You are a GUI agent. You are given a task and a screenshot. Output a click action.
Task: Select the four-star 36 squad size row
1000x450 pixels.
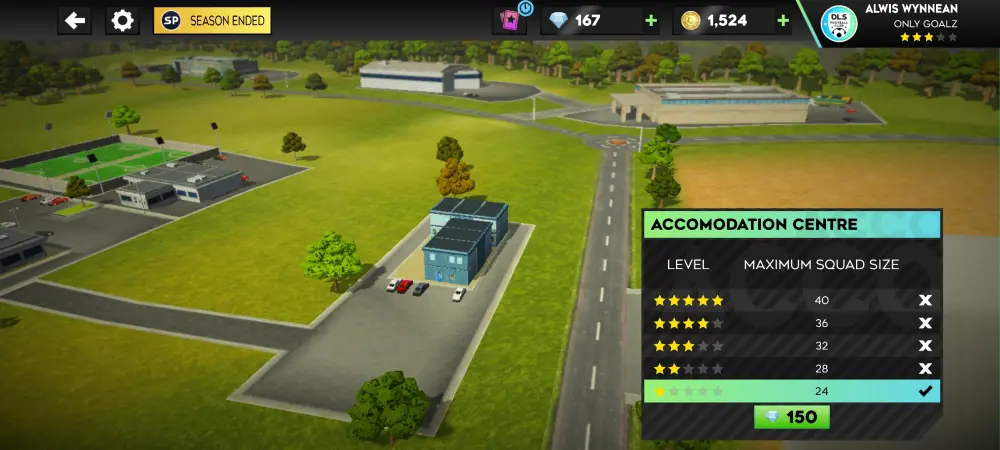(792, 323)
